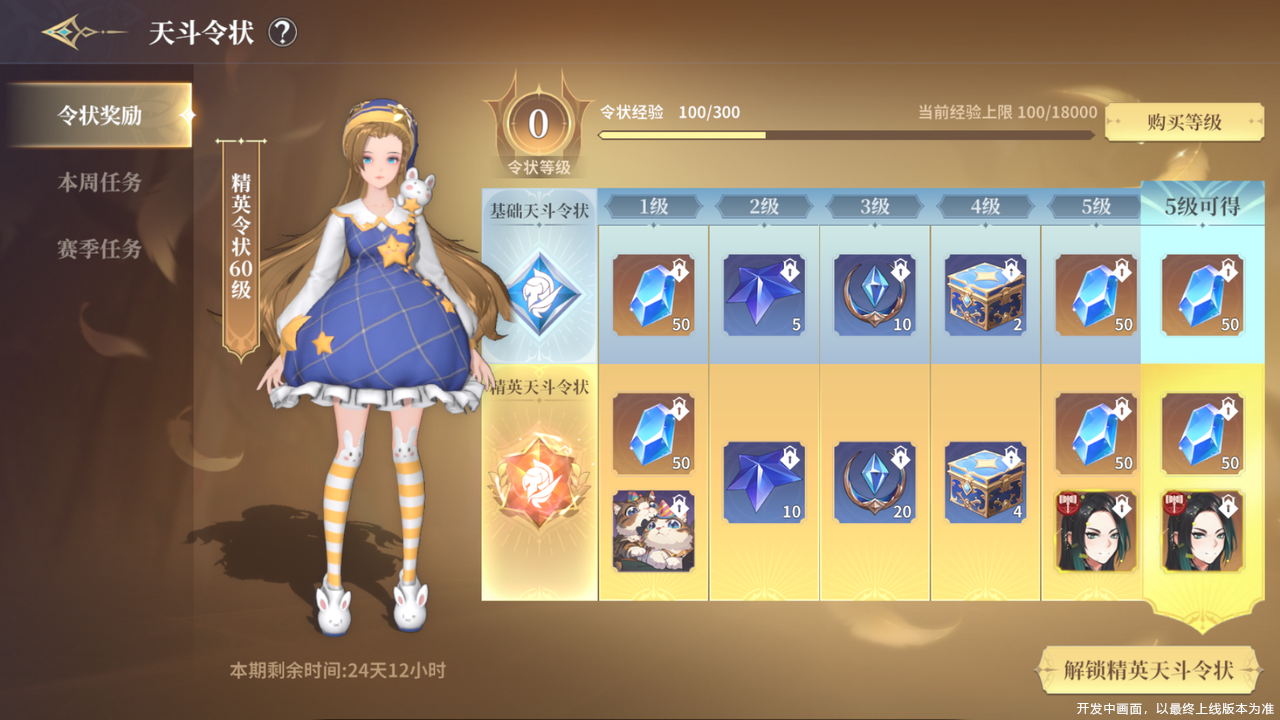The width and height of the screenshot is (1280, 720).
Task: Select the elite level 3 crescent crystal reward
Action: [x=875, y=482]
